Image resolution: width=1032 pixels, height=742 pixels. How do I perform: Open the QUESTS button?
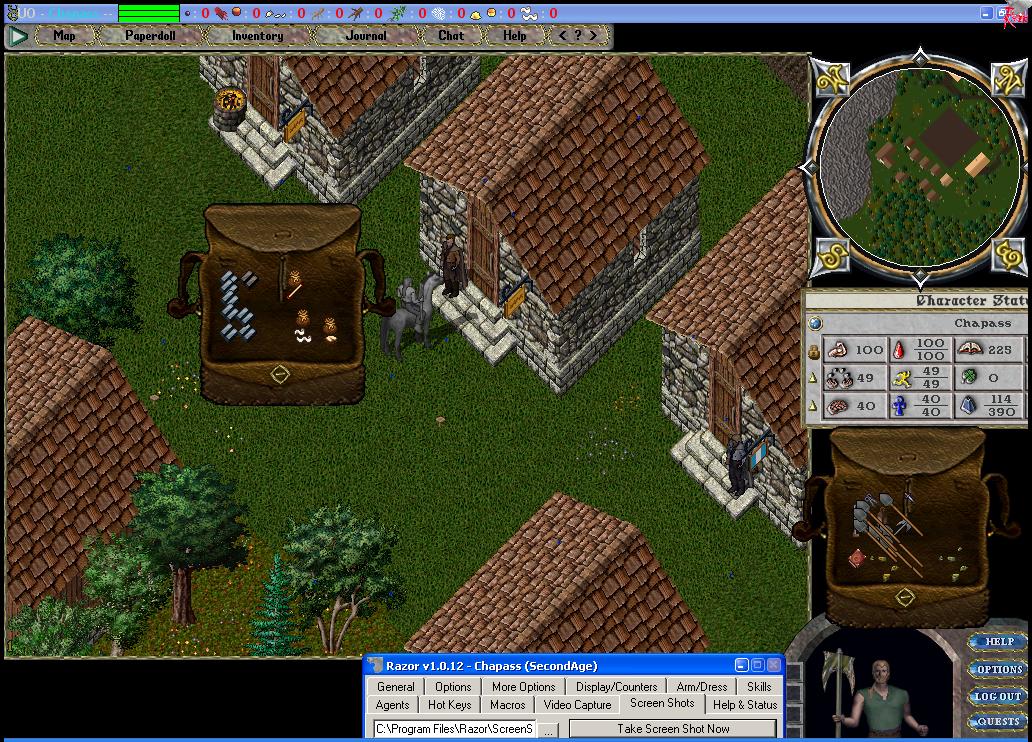coord(998,721)
